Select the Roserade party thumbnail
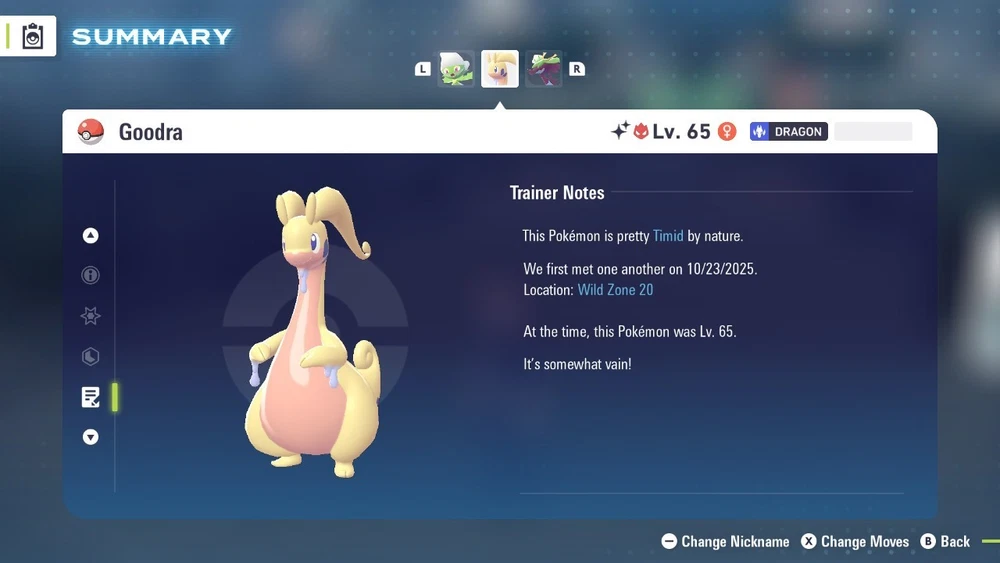Screen dimensions: 1000x563 [456, 69]
